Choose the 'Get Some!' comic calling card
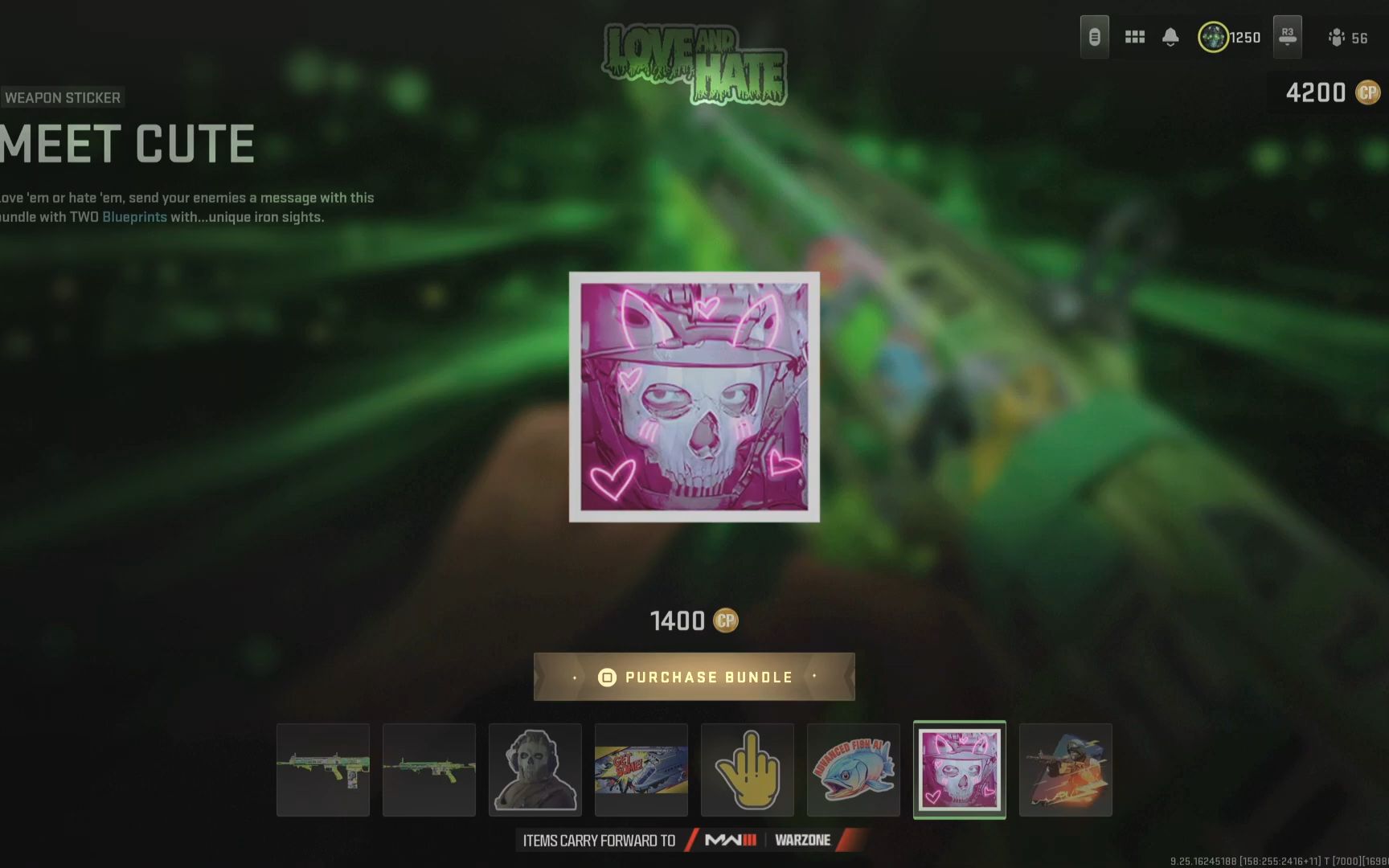Image resolution: width=1389 pixels, height=868 pixels. (641, 770)
